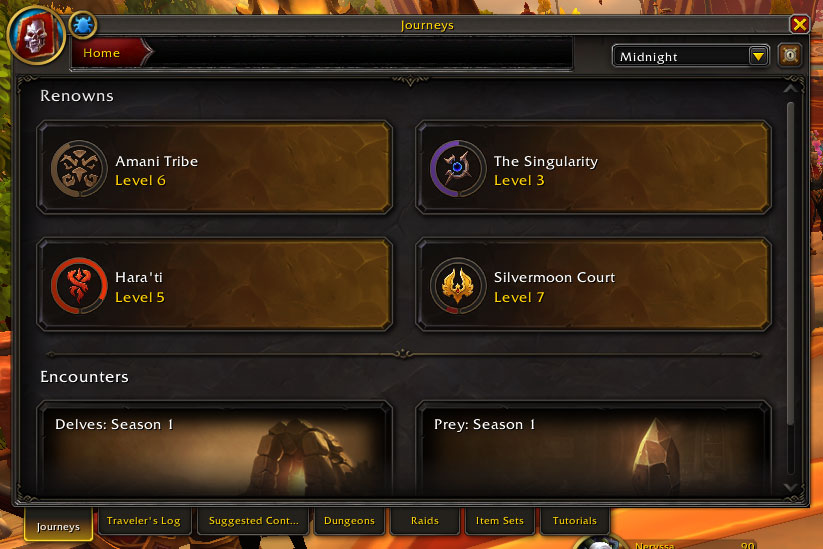
Task: Open Silvermoon Court renown
Action: tap(593, 284)
